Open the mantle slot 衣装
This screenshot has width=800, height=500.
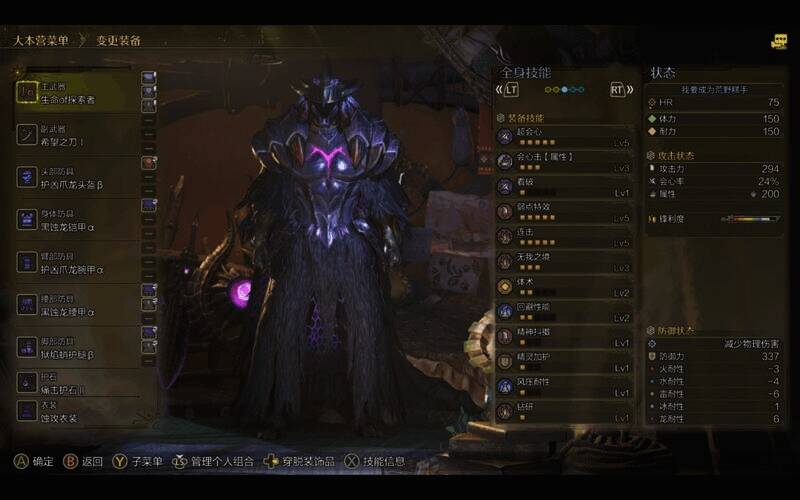(80, 411)
